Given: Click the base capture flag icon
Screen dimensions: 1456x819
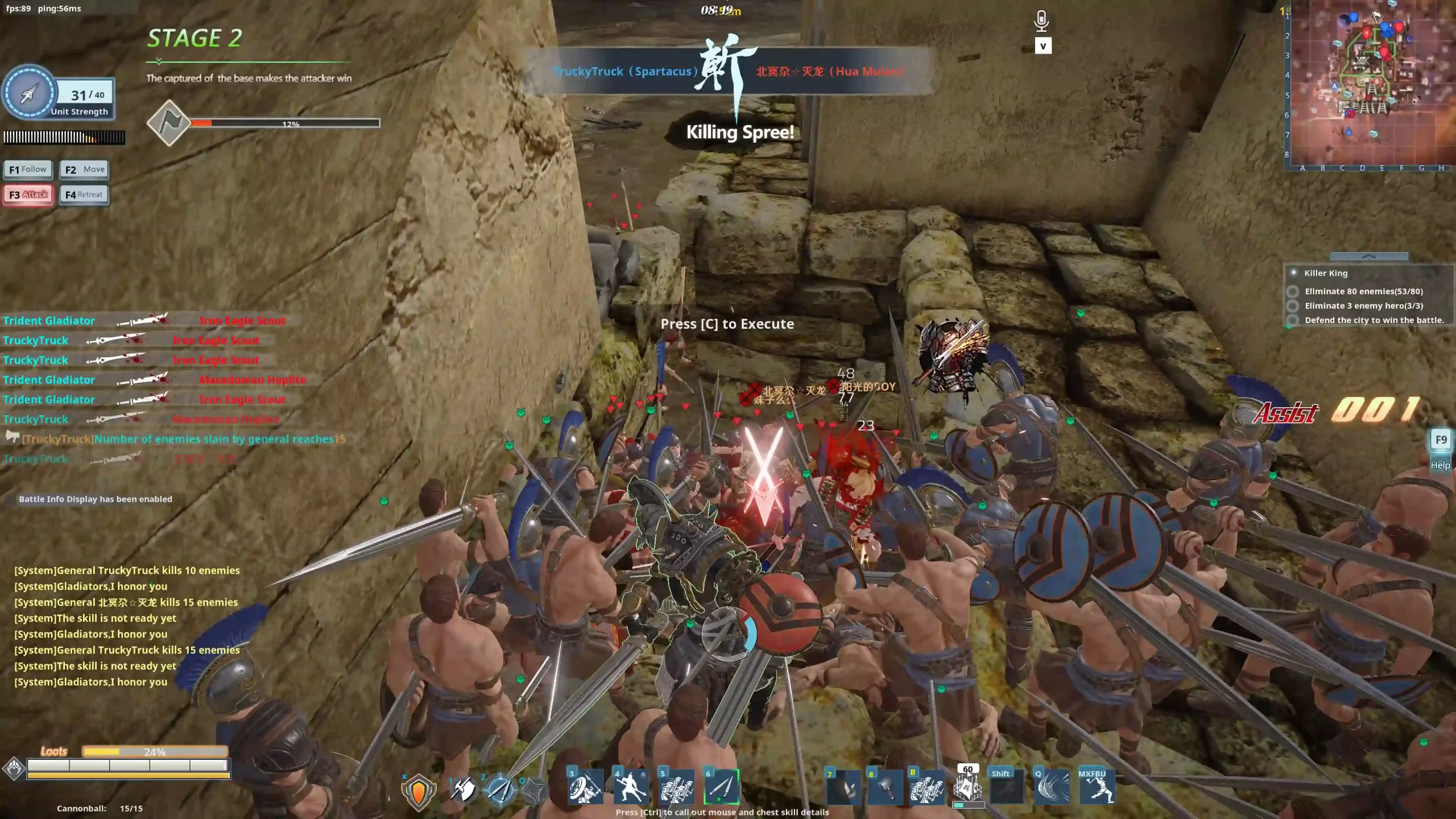Looking at the screenshot, I should tap(169, 123).
